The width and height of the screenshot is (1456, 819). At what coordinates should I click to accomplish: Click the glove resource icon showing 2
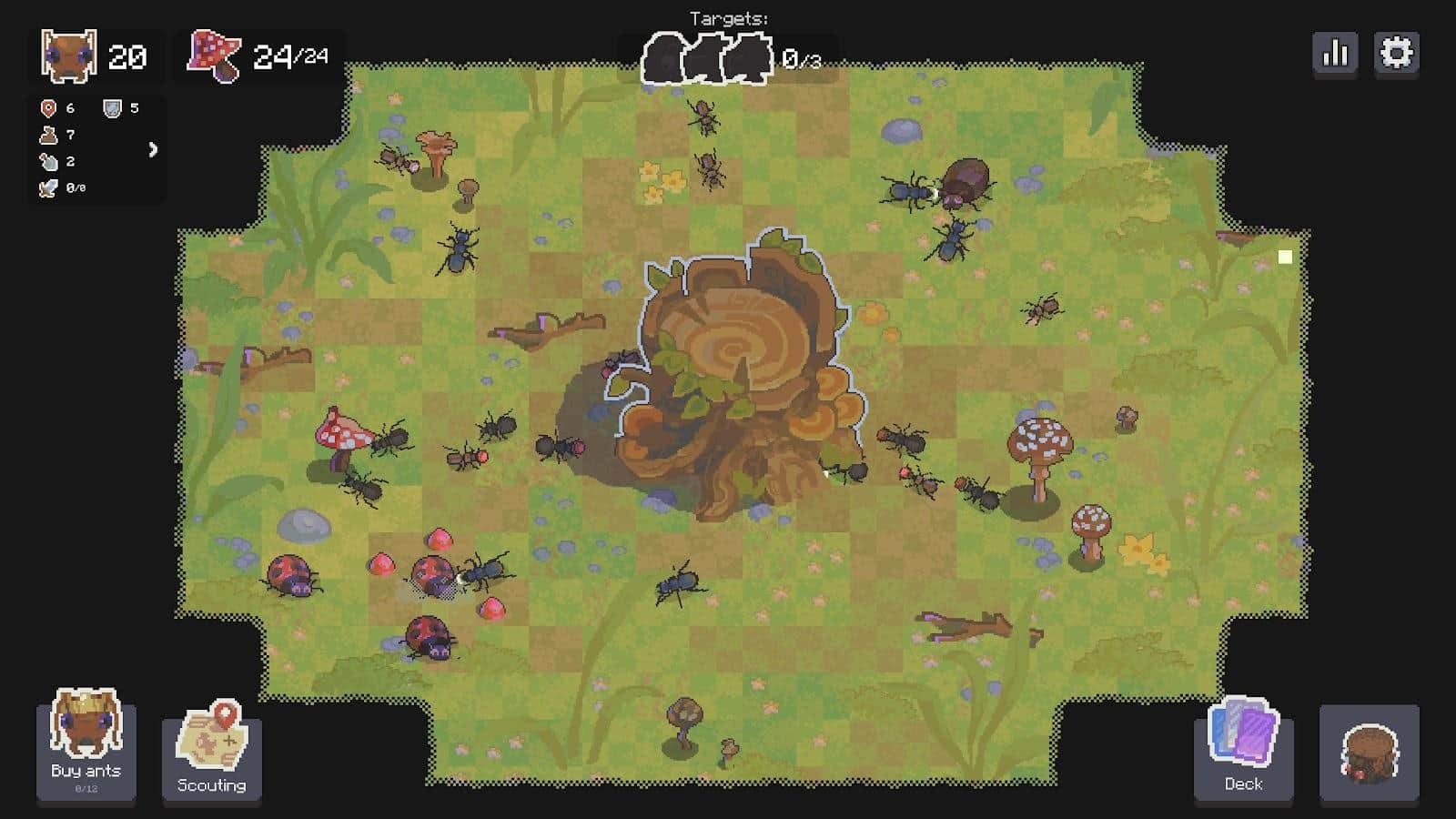[48, 160]
